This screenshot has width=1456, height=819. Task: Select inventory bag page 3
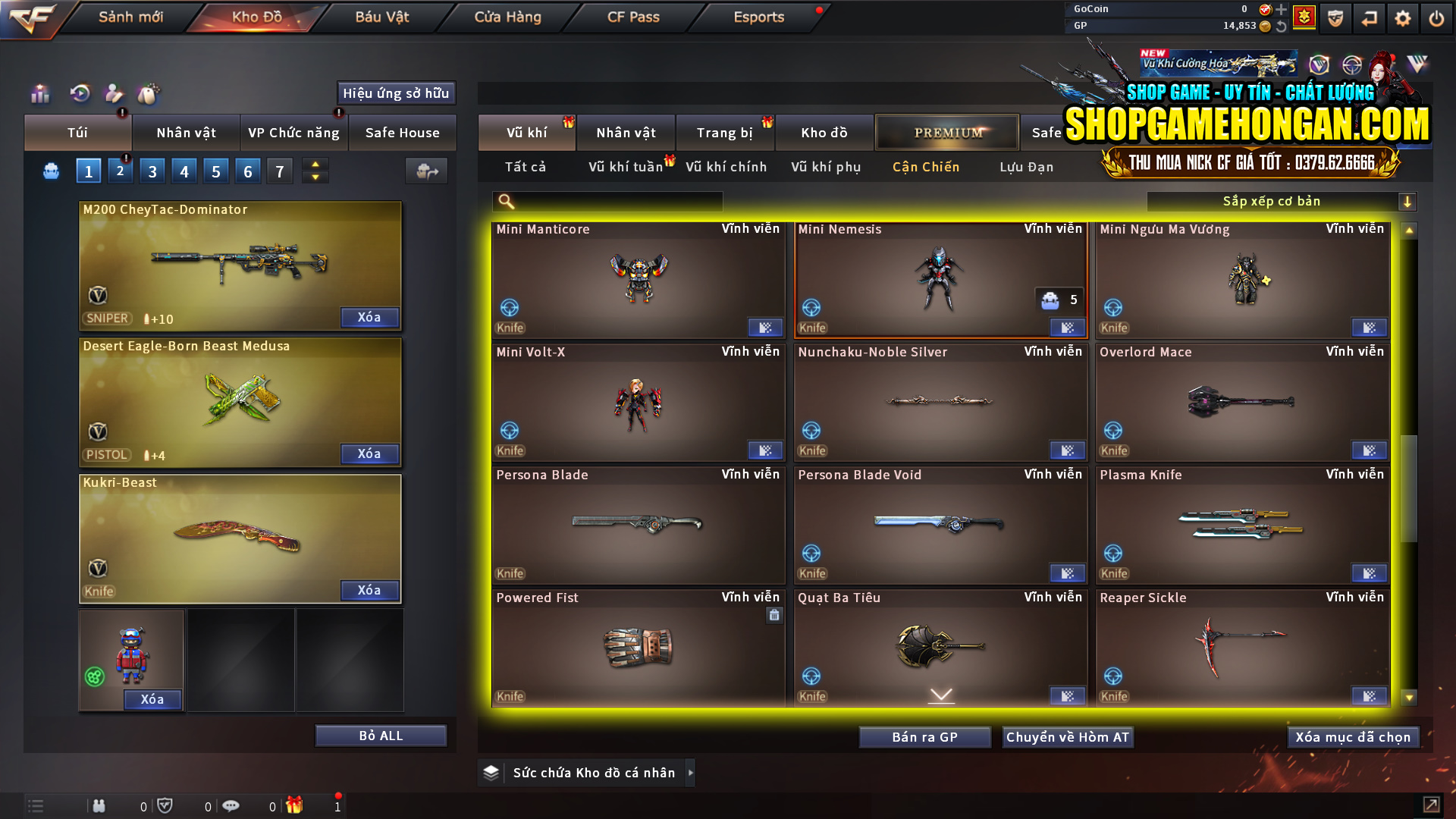click(x=152, y=171)
